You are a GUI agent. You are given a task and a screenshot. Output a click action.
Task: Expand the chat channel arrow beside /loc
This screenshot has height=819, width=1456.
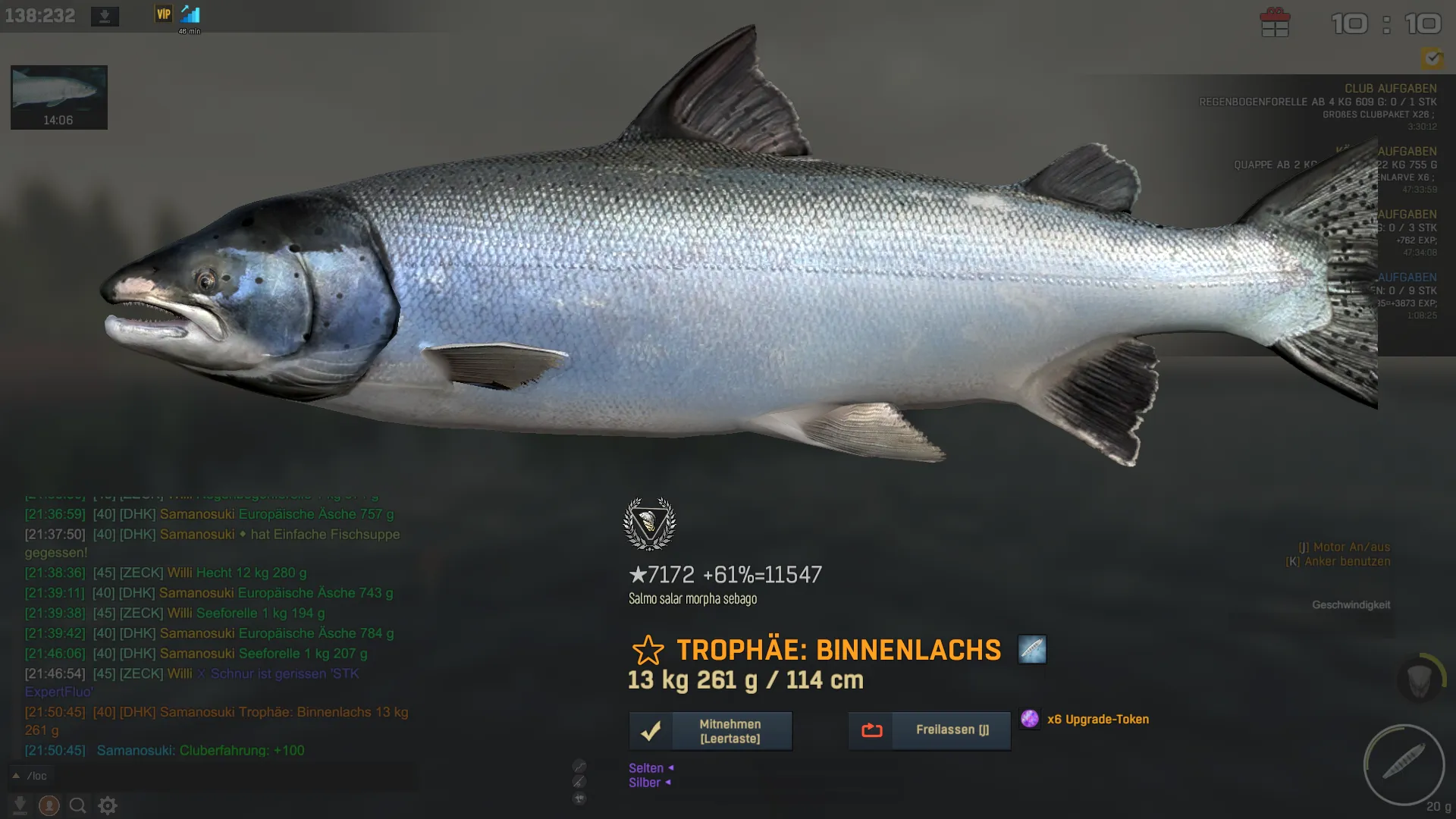[x=15, y=776]
